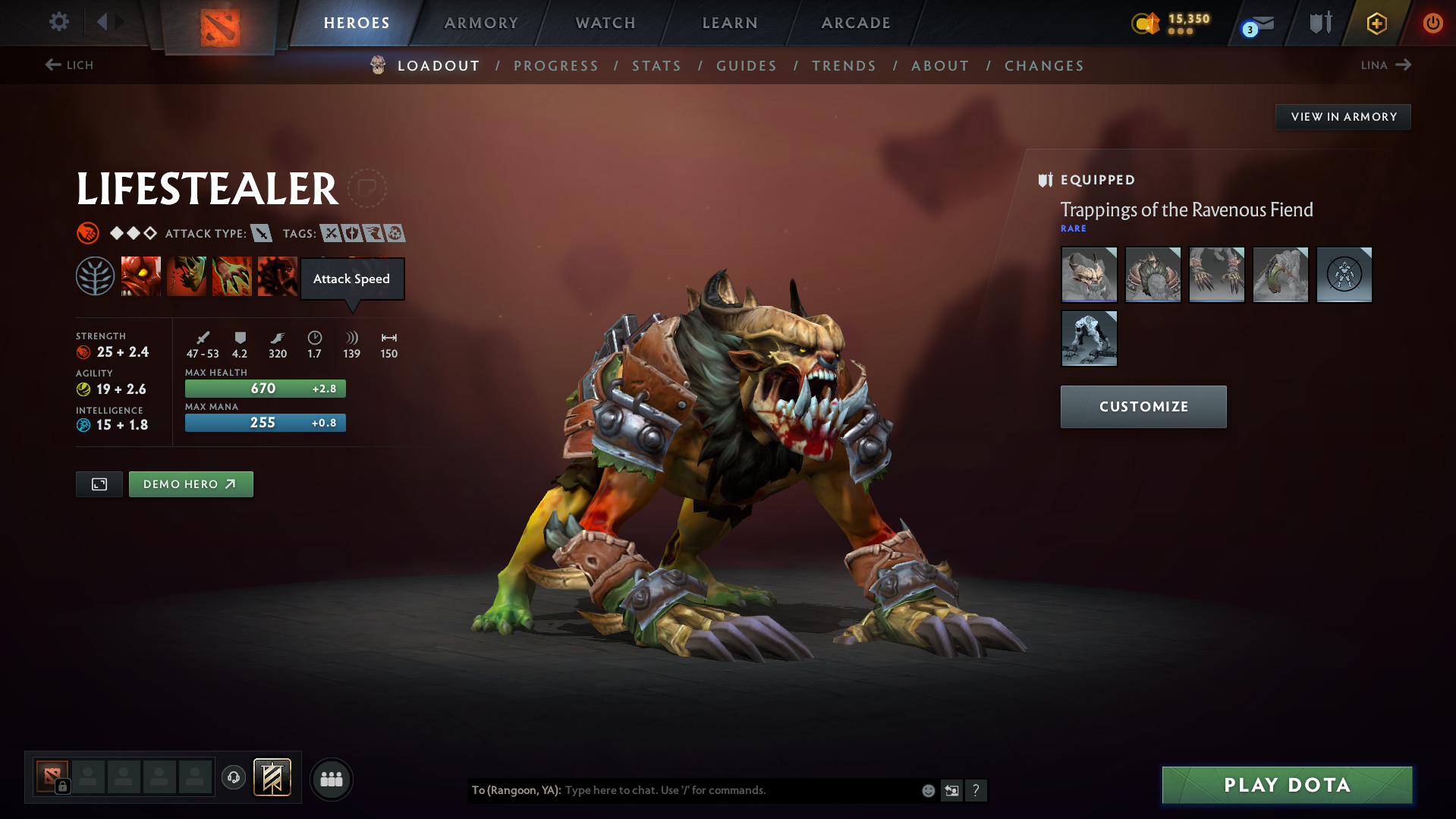This screenshot has height=819, width=1456.
Task: Switch to the Armory tab
Action: click(x=481, y=23)
